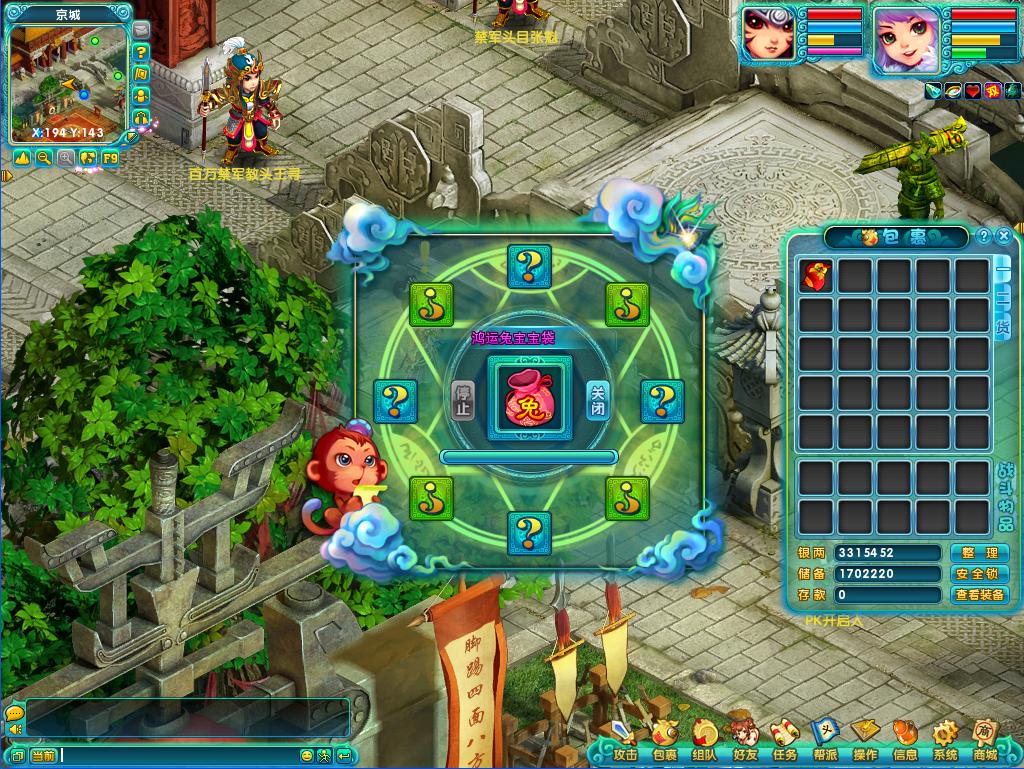Viewport: 1024px width, 769px height.
Task: Sort the bag with the 整理 button
Action: click(979, 553)
